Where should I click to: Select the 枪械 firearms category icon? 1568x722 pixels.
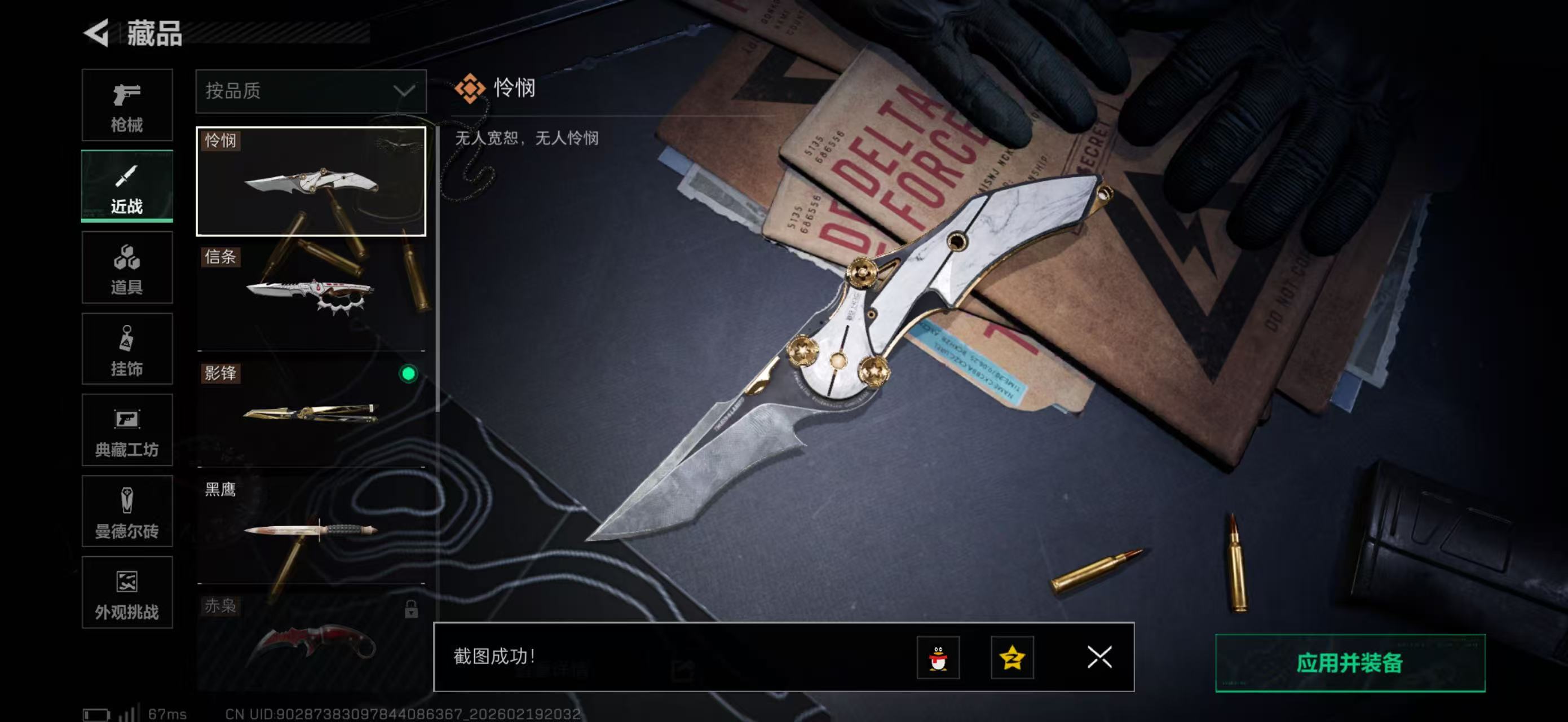(127, 105)
